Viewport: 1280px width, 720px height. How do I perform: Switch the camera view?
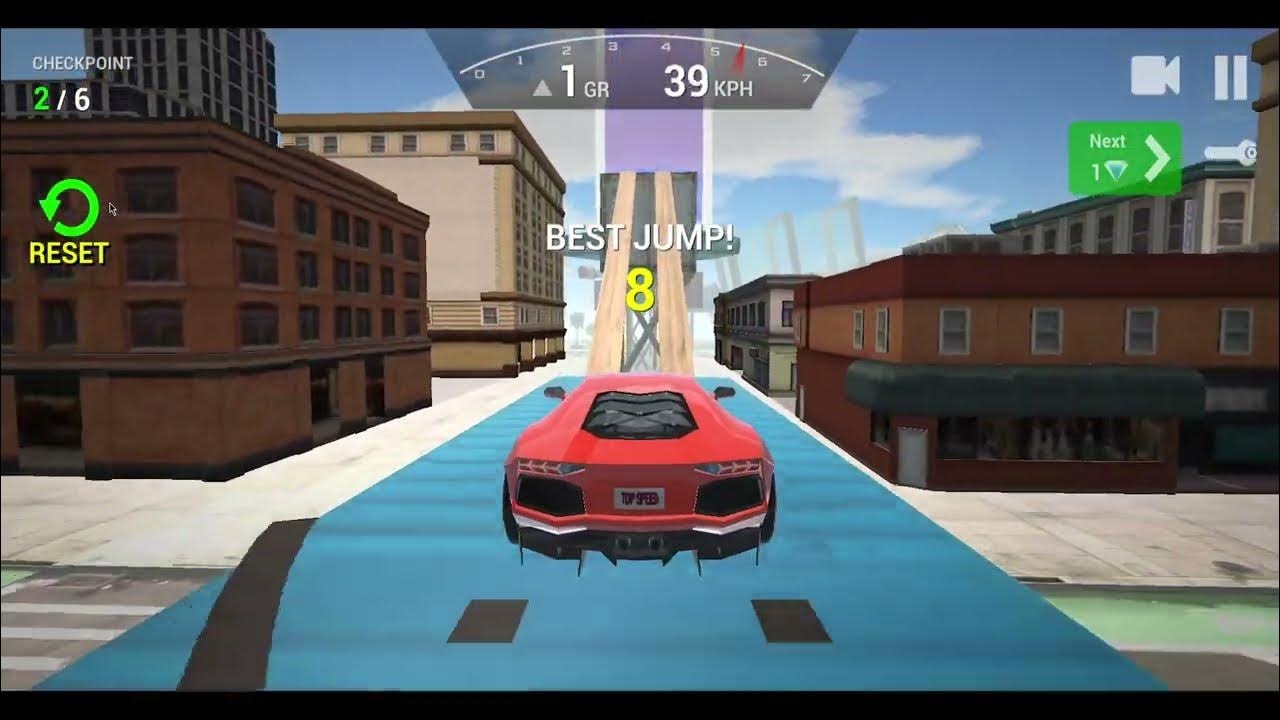1154,76
